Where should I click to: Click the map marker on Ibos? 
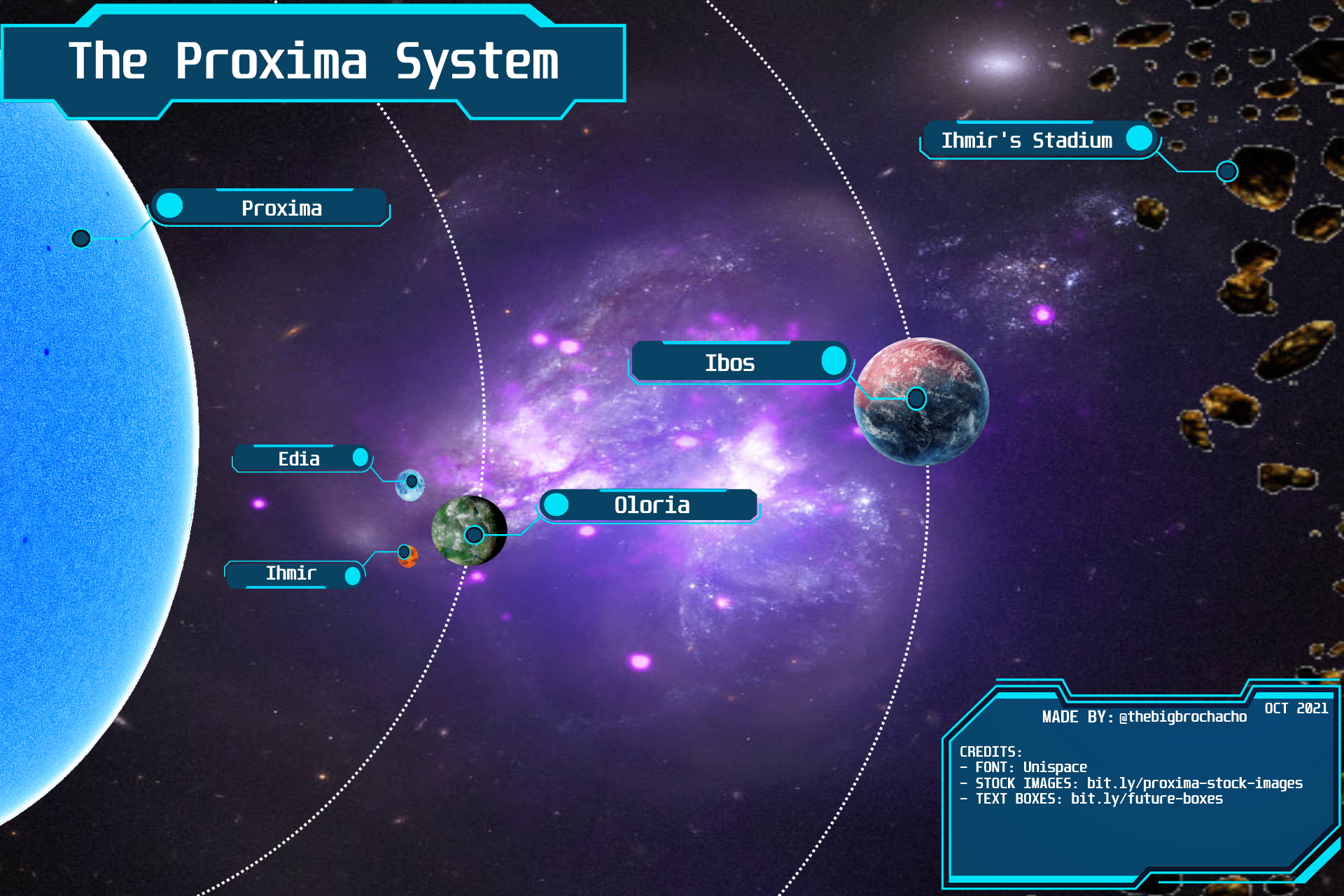(916, 399)
